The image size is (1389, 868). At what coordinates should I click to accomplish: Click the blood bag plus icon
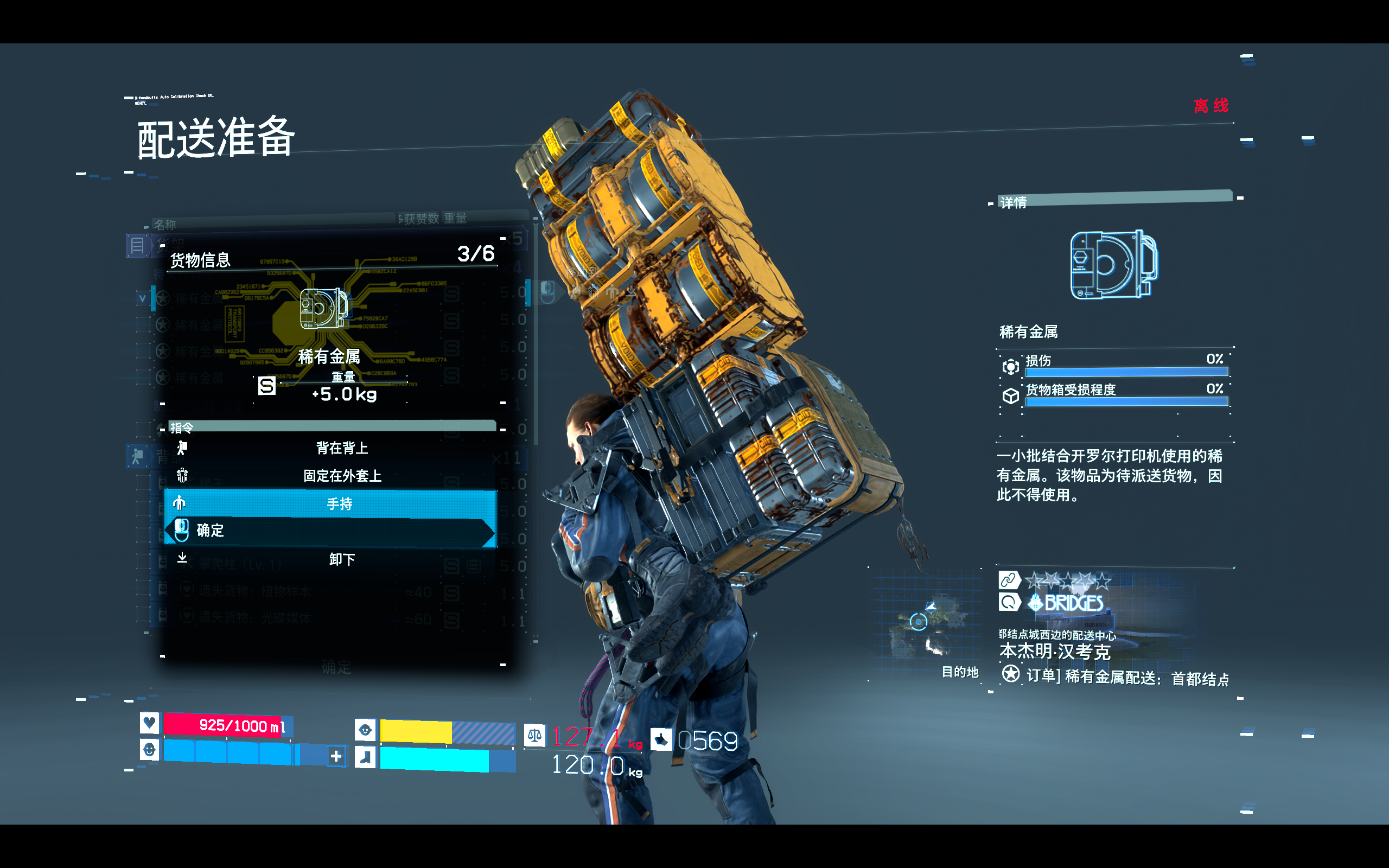click(336, 756)
